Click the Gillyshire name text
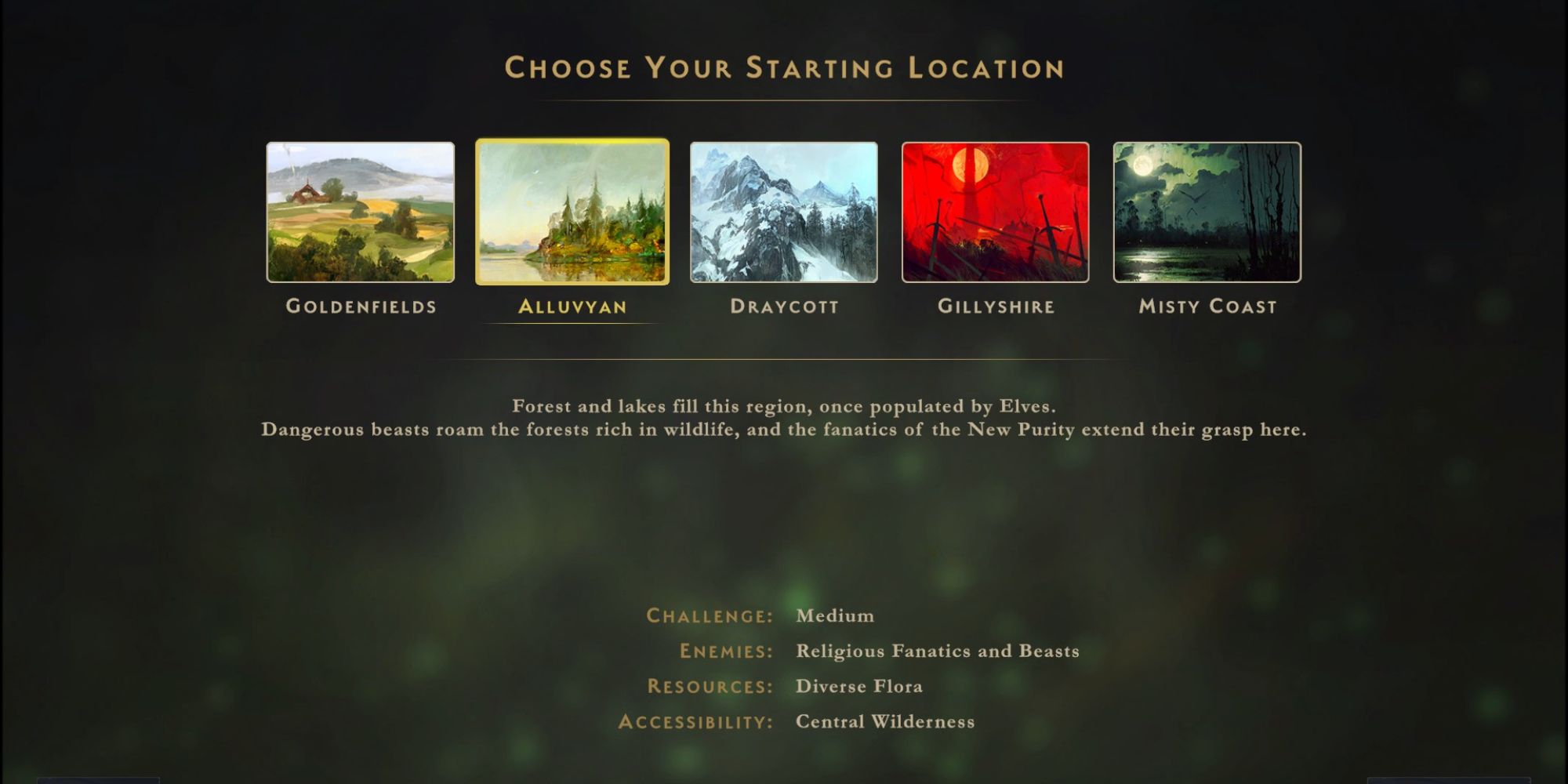The width and height of the screenshot is (1568, 784). coord(996,307)
